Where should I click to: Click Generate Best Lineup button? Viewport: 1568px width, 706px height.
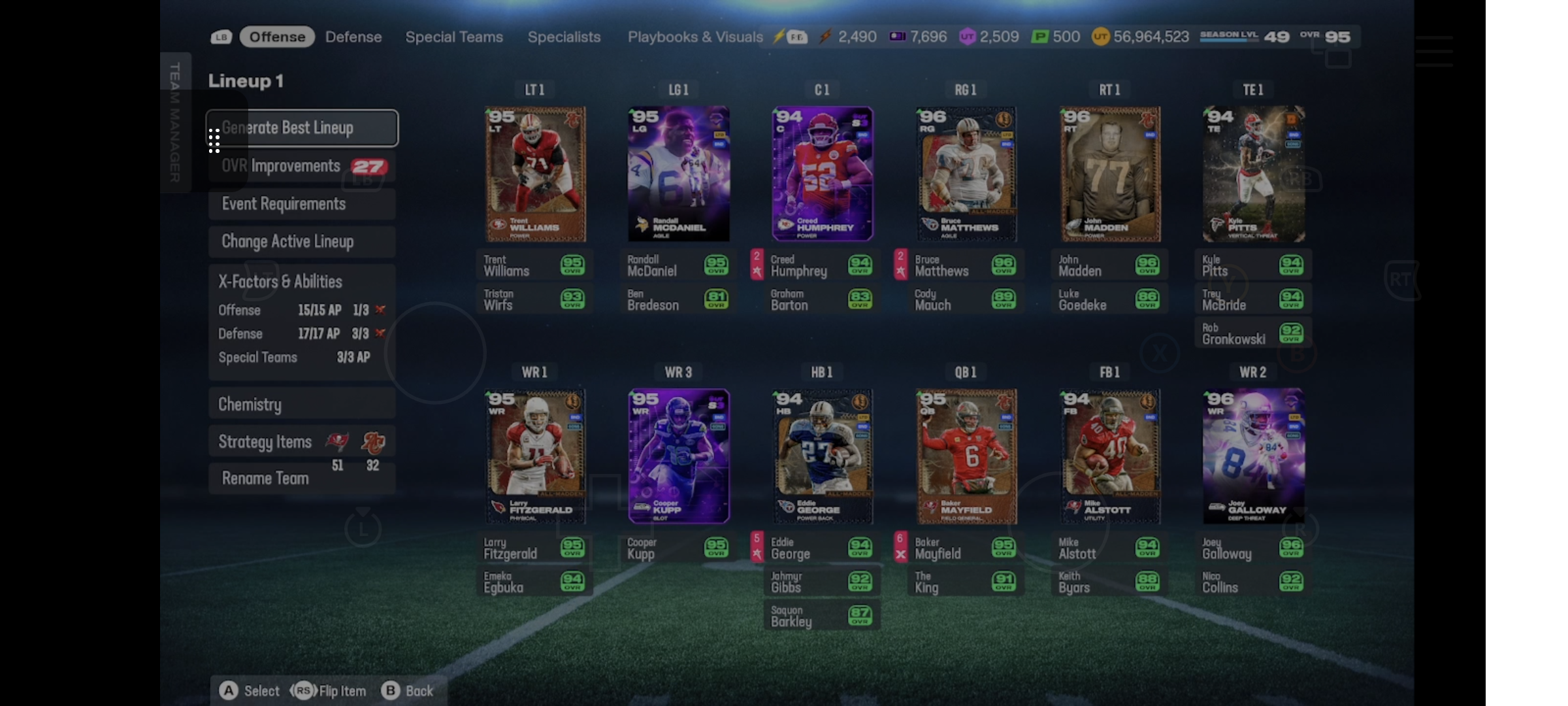pyautogui.click(x=302, y=128)
